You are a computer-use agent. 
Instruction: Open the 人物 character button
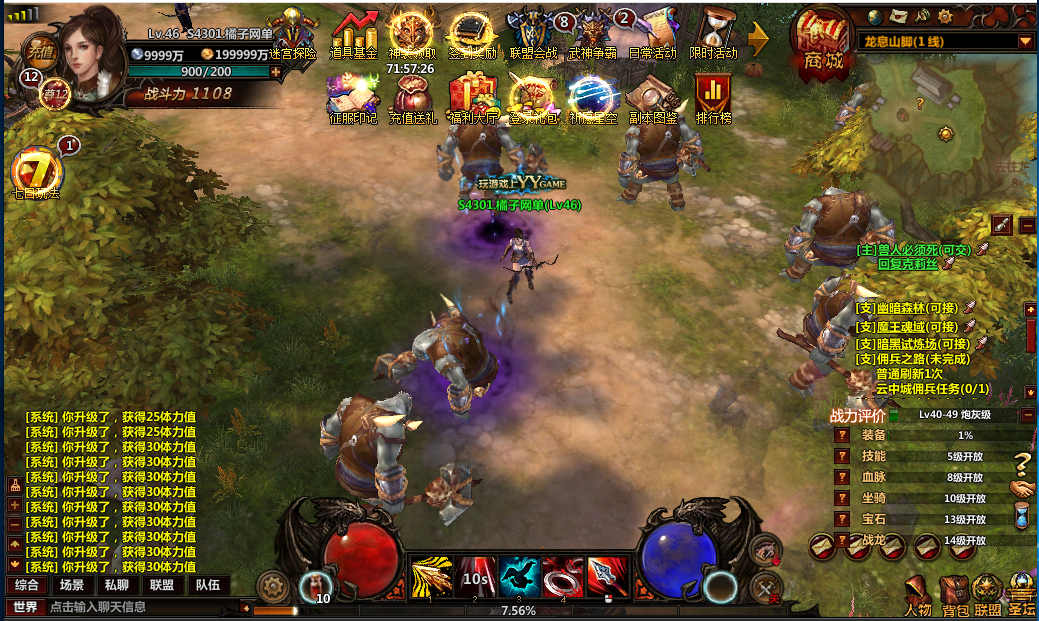click(917, 596)
